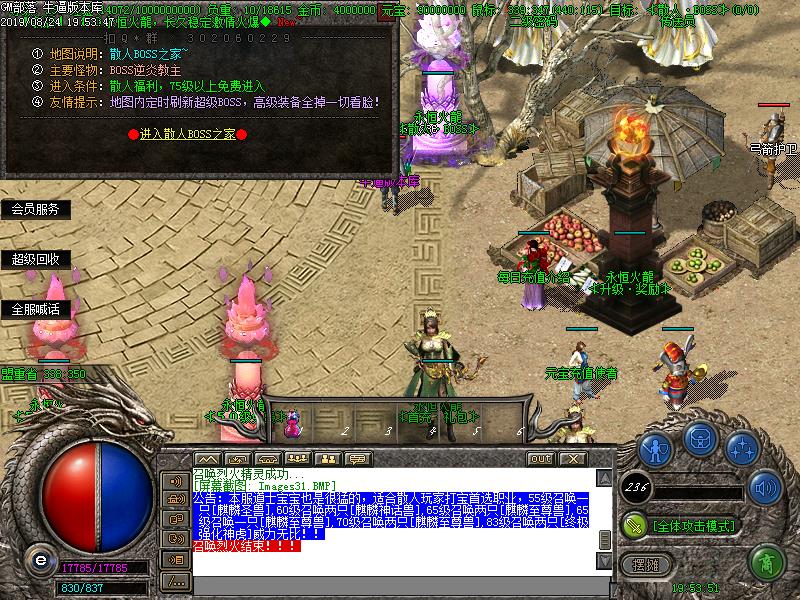This screenshot has width=800, height=600.
Task: Close the chat panel with the X button
Action: pyautogui.click(x=572, y=458)
